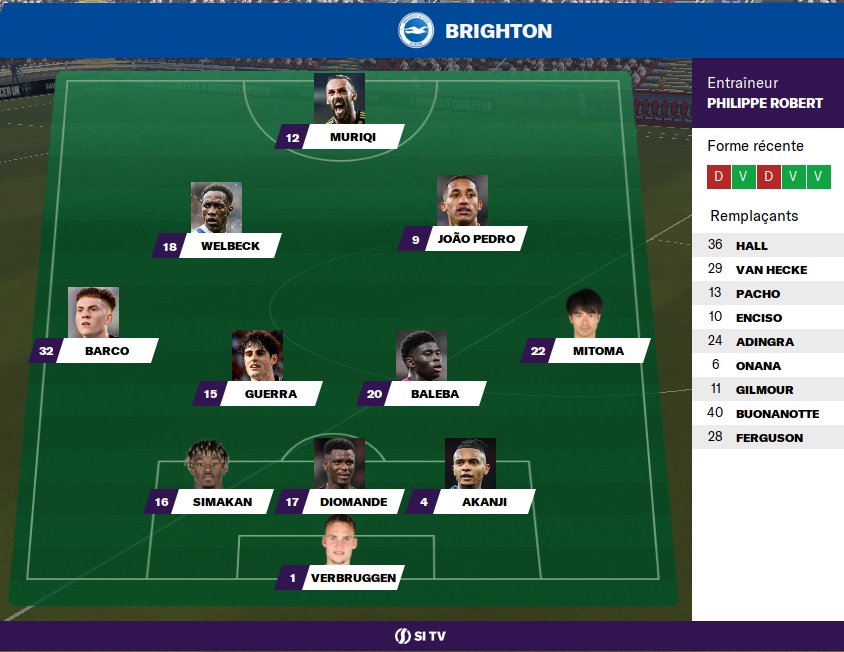Choose João Pedro's lineup card
Viewport: 844px width, 652px height.
pos(474,239)
